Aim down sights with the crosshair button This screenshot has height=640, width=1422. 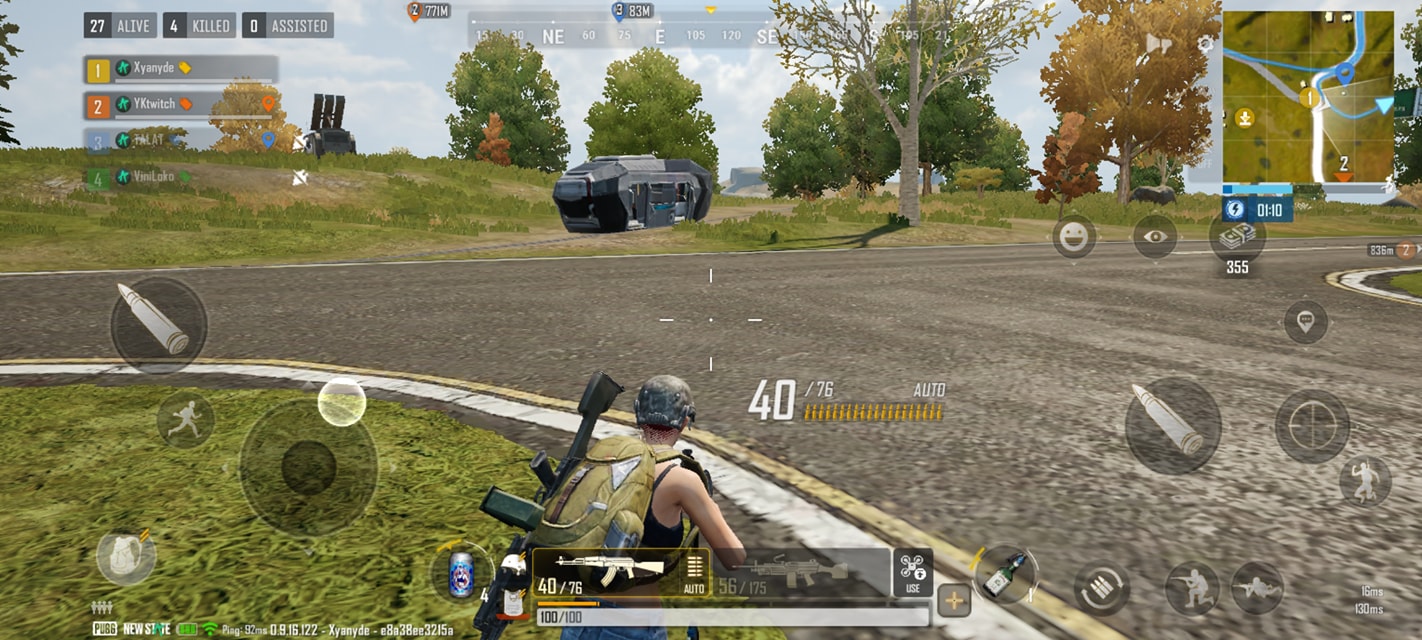point(1312,426)
